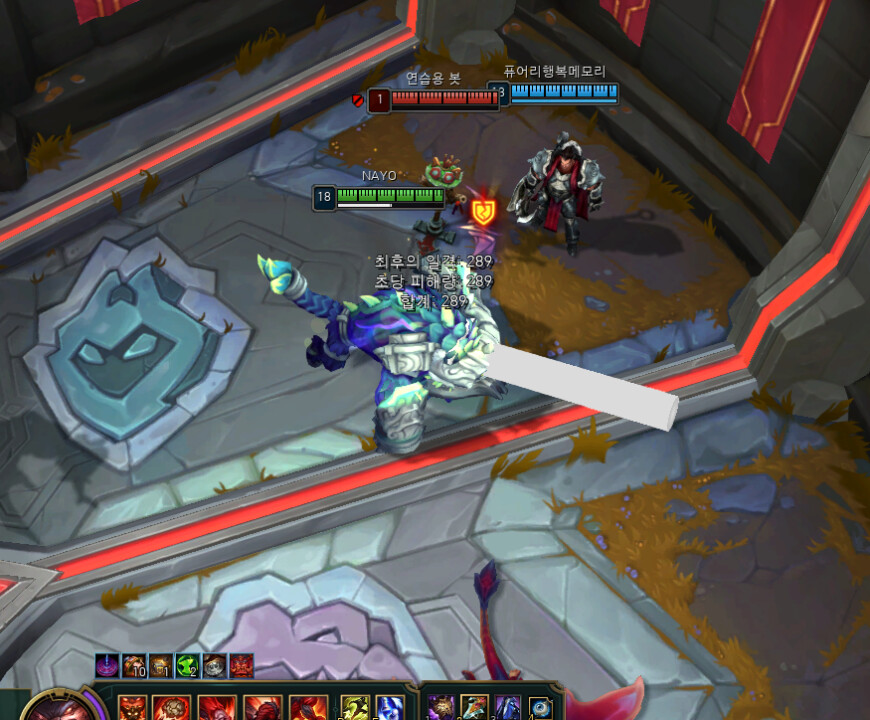Click the green orb buff icon showing 2

188,665
